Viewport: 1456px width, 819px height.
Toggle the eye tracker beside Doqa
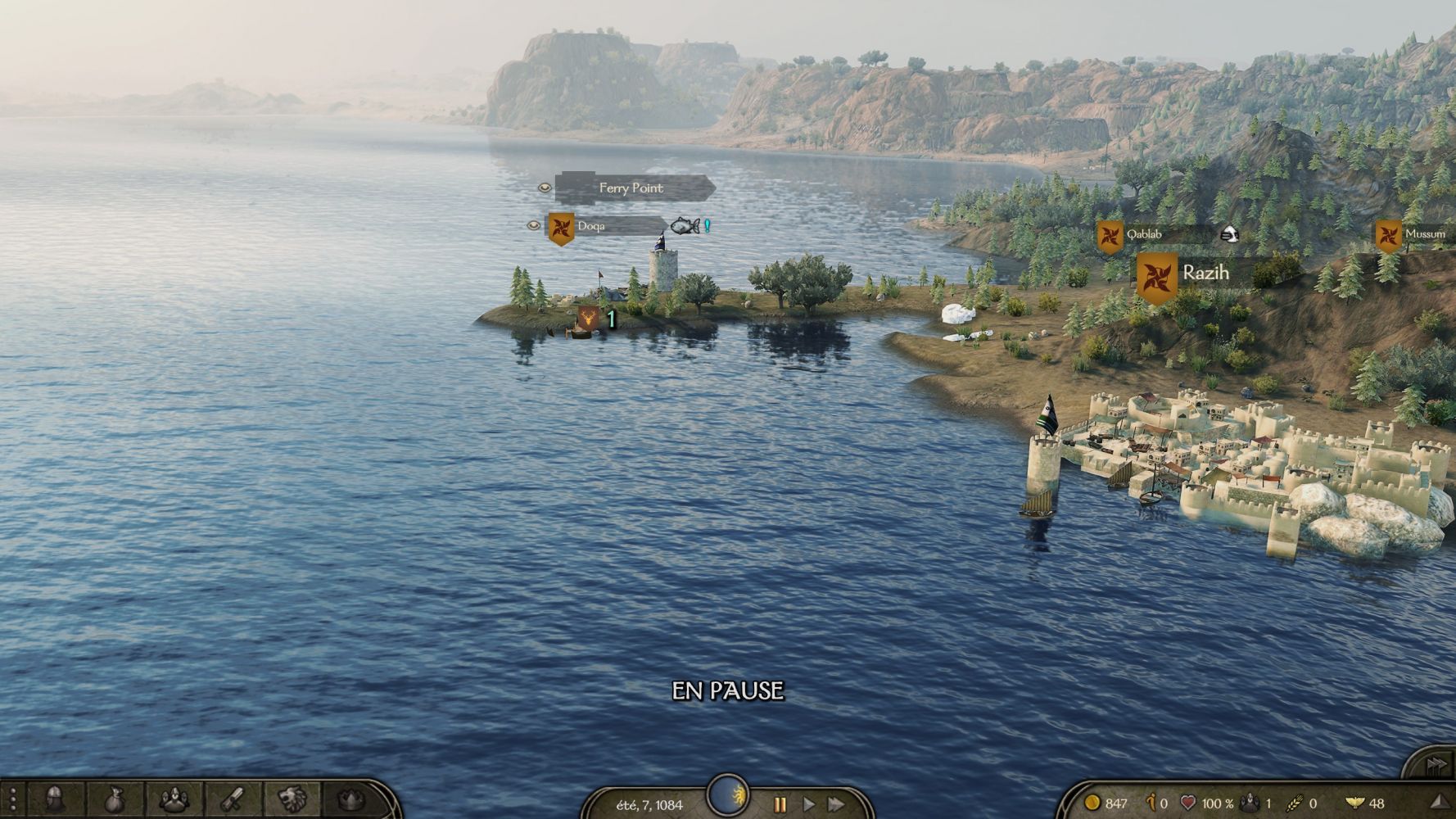533,225
